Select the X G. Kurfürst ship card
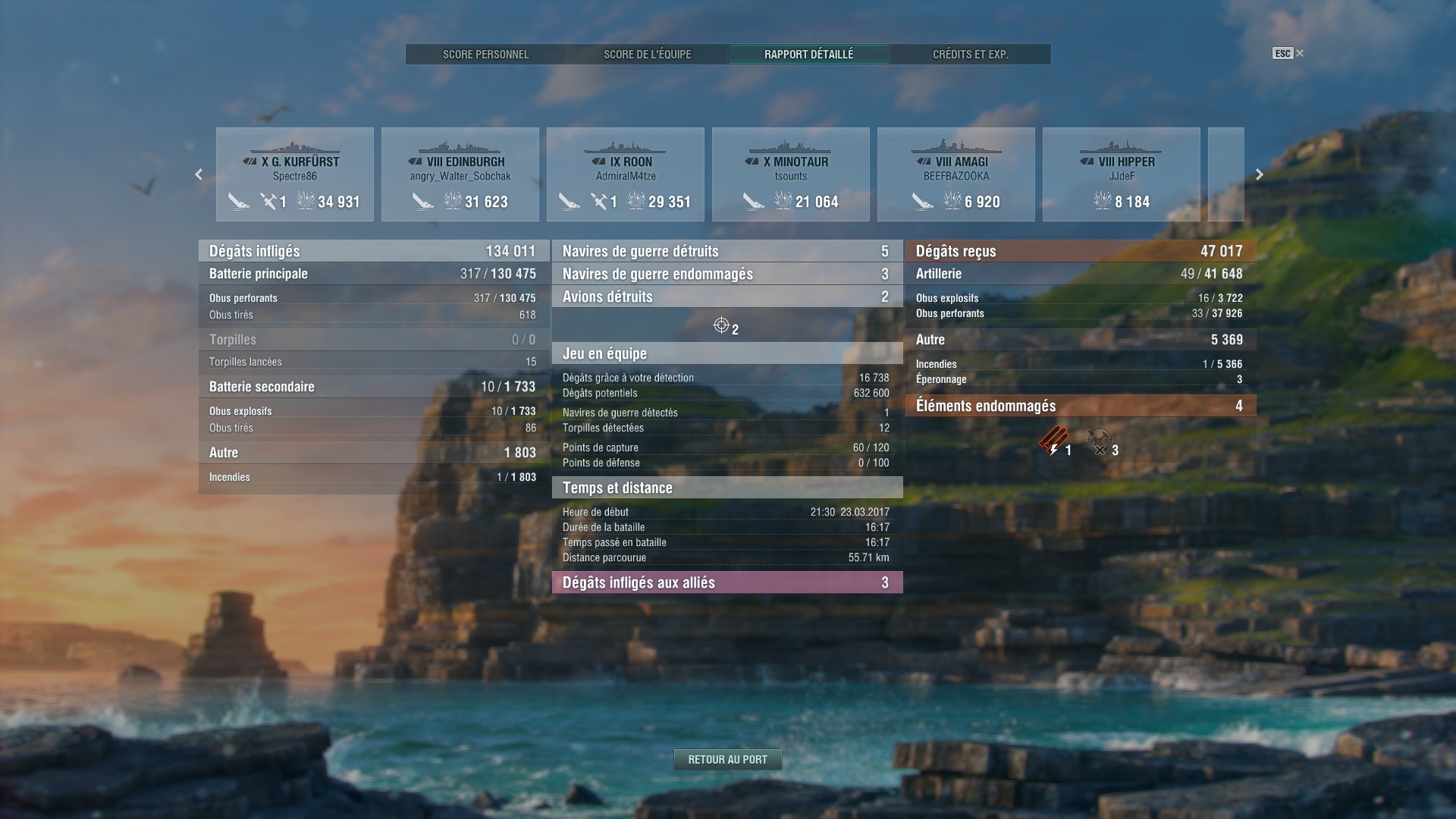This screenshot has height=819, width=1456. pyautogui.click(x=295, y=174)
